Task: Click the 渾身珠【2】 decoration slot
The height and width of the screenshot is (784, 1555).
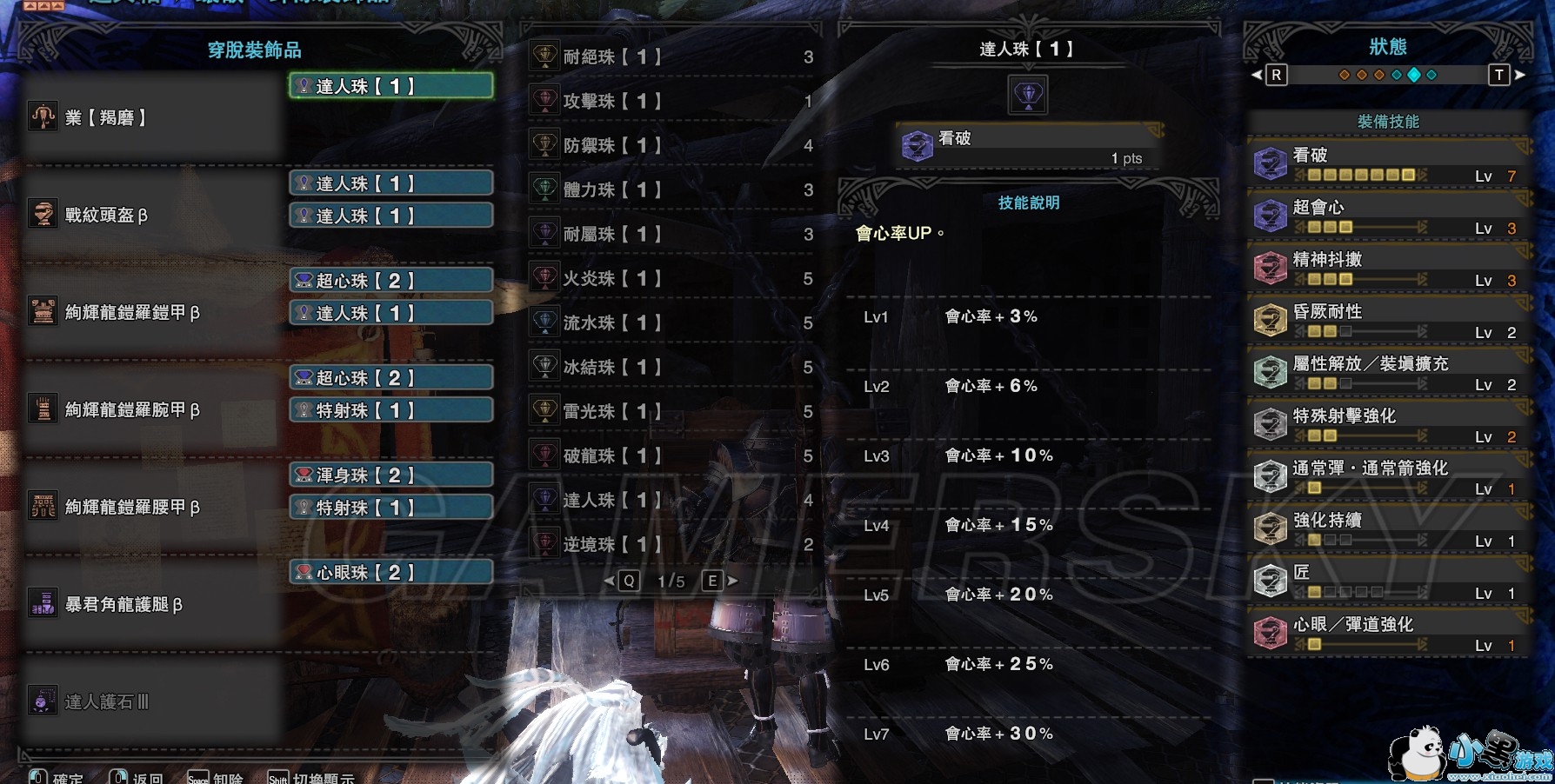Action: [391, 475]
